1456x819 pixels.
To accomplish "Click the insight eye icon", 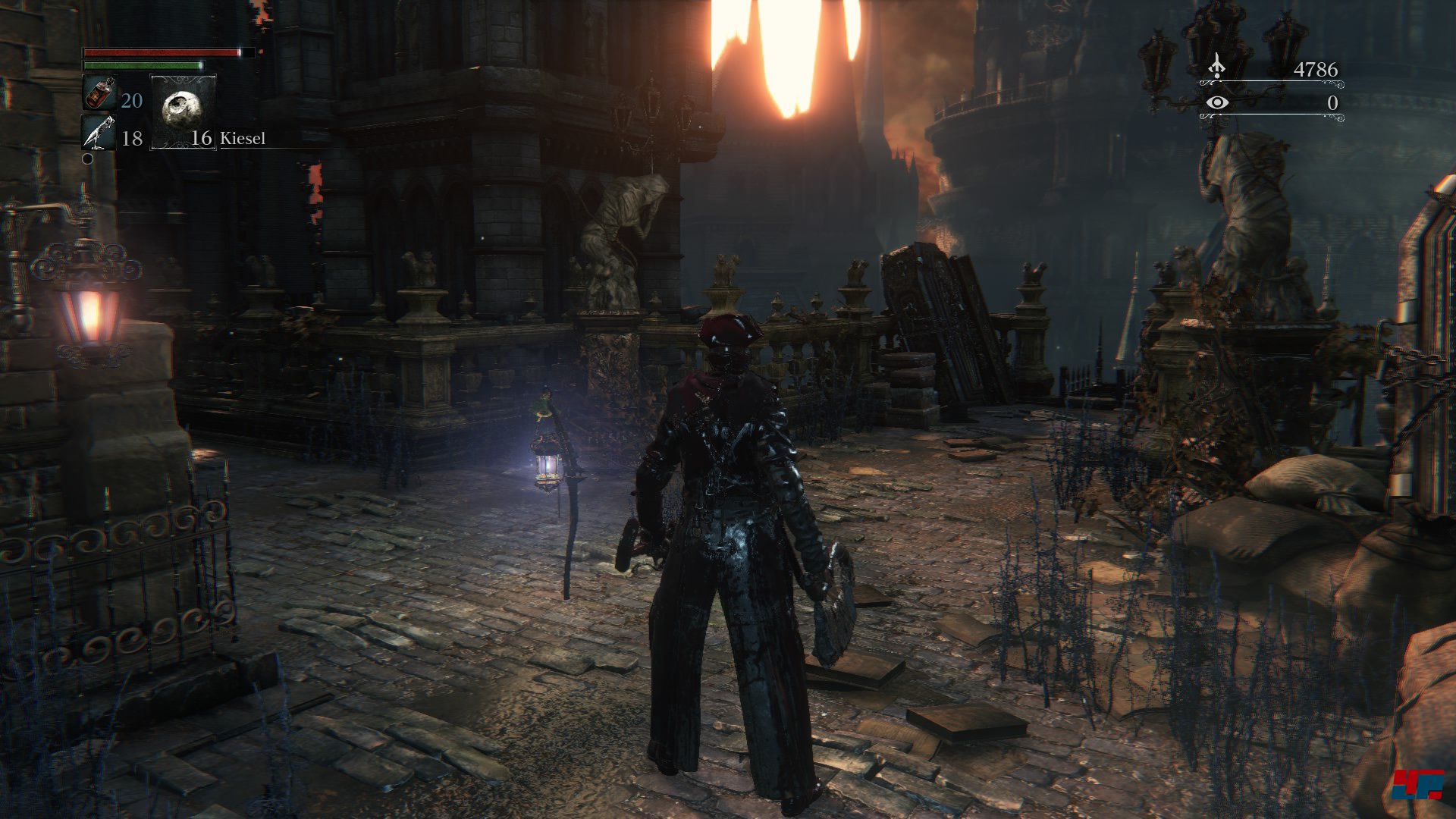I will [1217, 102].
